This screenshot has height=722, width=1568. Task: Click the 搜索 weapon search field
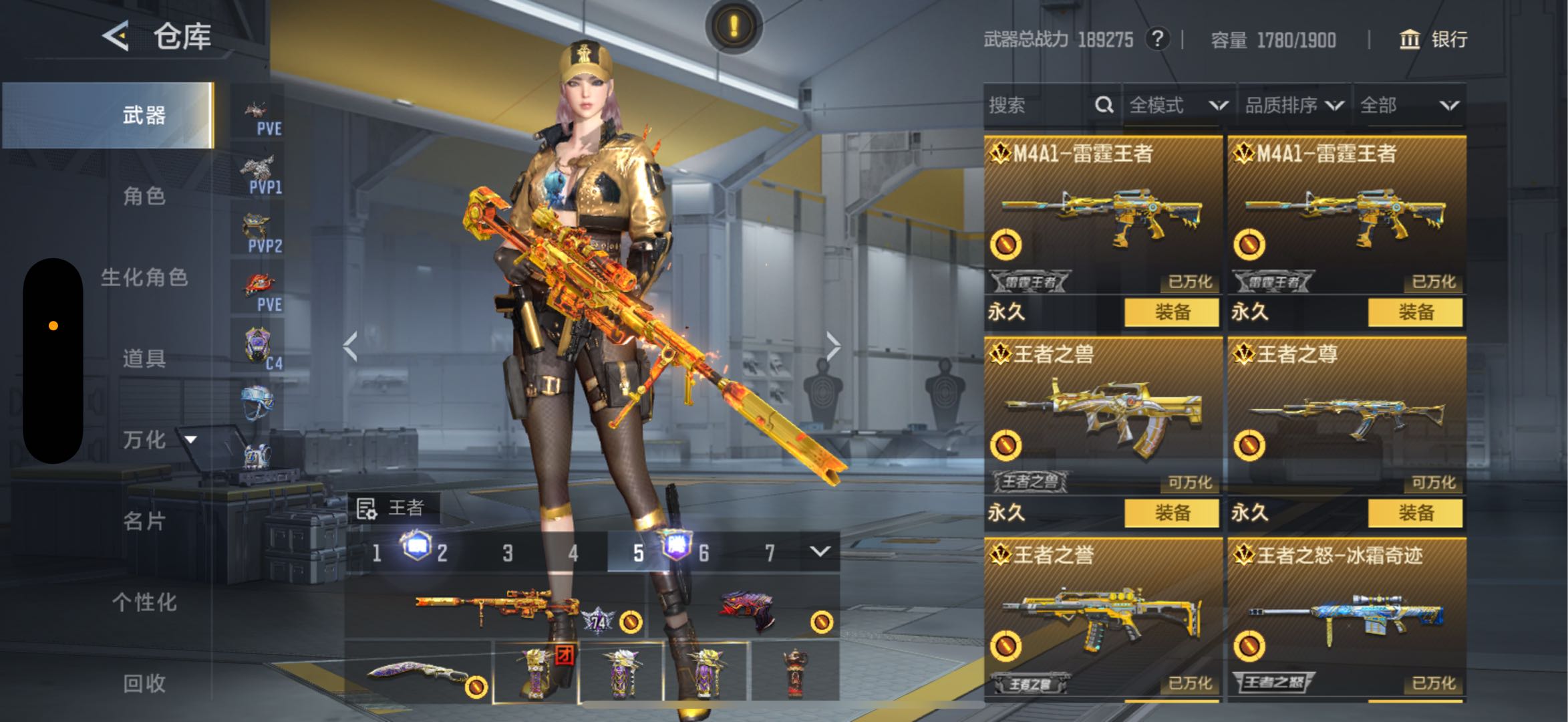pos(1039,106)
